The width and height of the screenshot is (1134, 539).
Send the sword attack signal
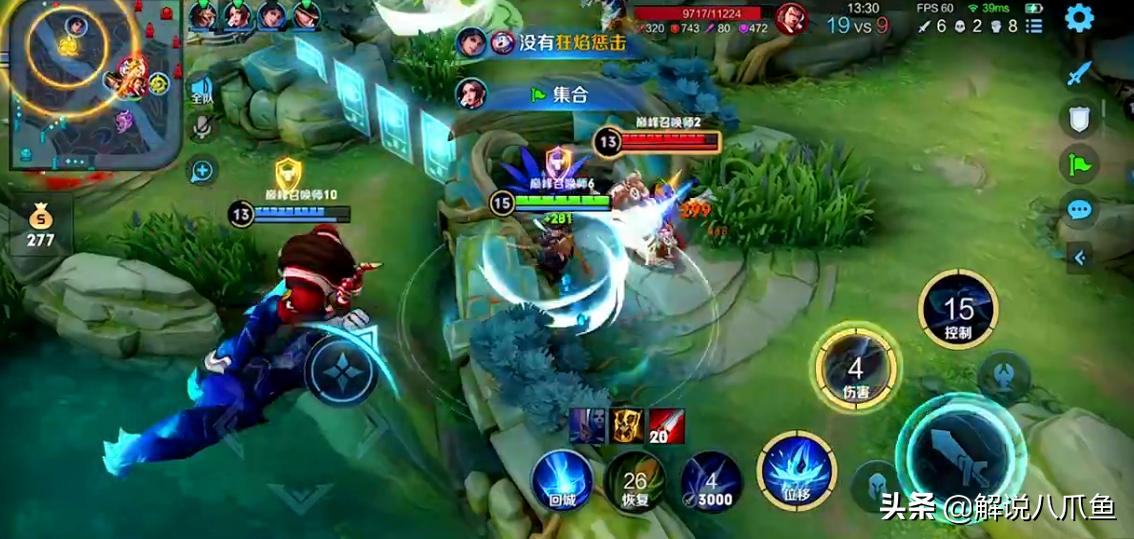pyautogui.click(x=1078, y=73)
